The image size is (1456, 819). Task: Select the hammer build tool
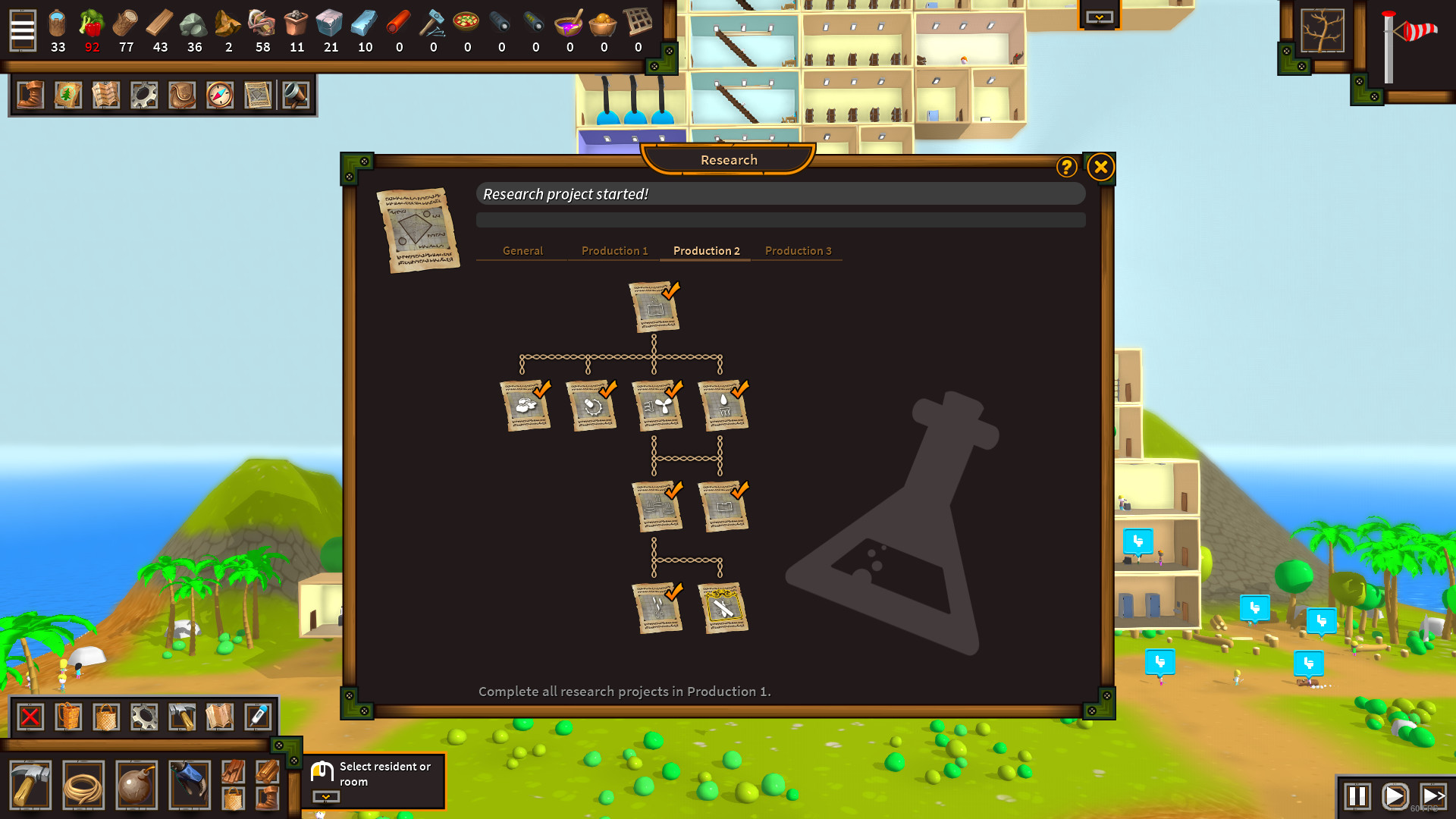(x=30, y=785)
